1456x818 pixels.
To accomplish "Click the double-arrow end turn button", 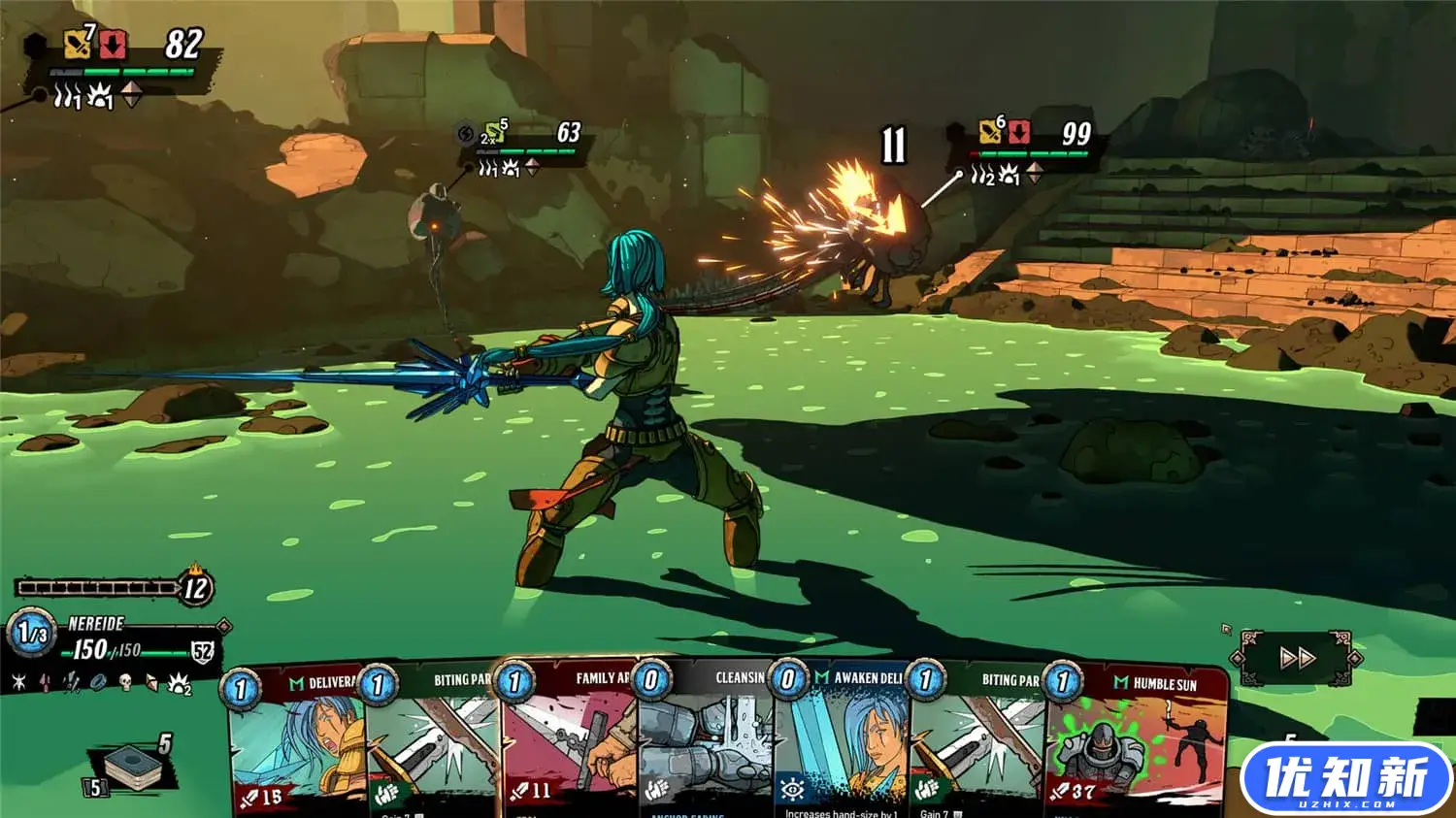I will point(1296,659).
